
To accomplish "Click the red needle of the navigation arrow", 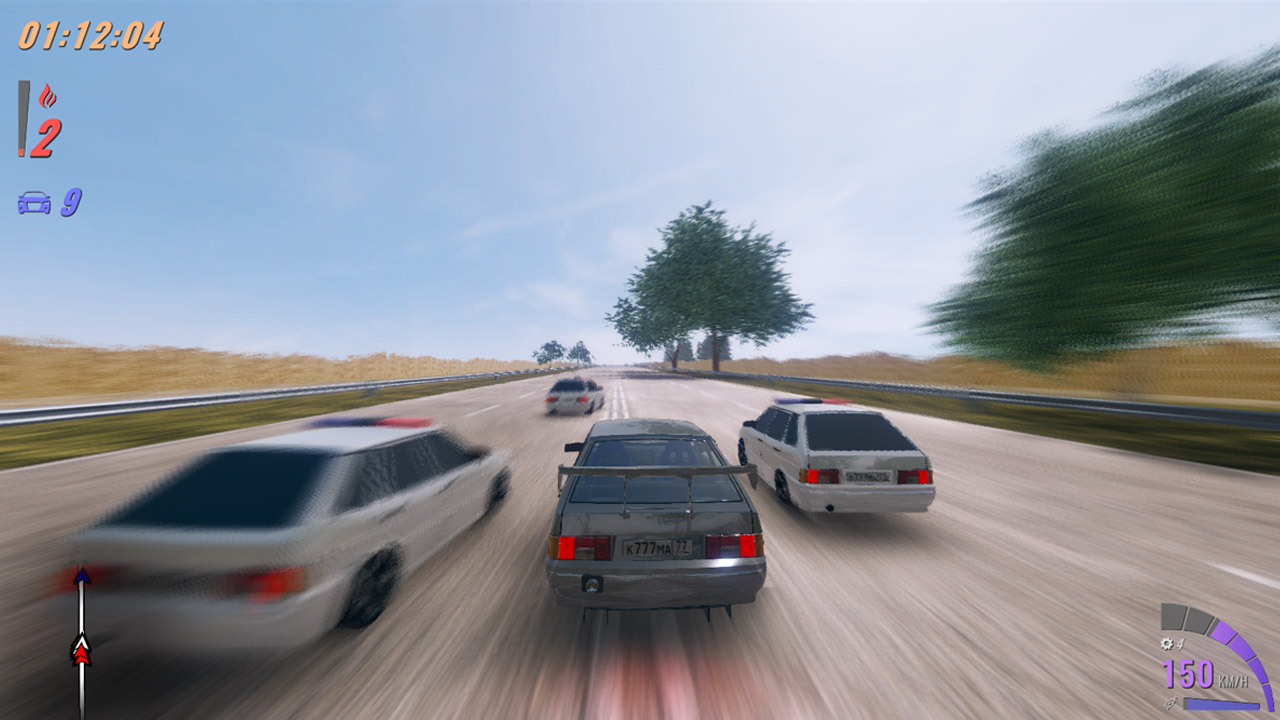I will (x=81, y=653).
